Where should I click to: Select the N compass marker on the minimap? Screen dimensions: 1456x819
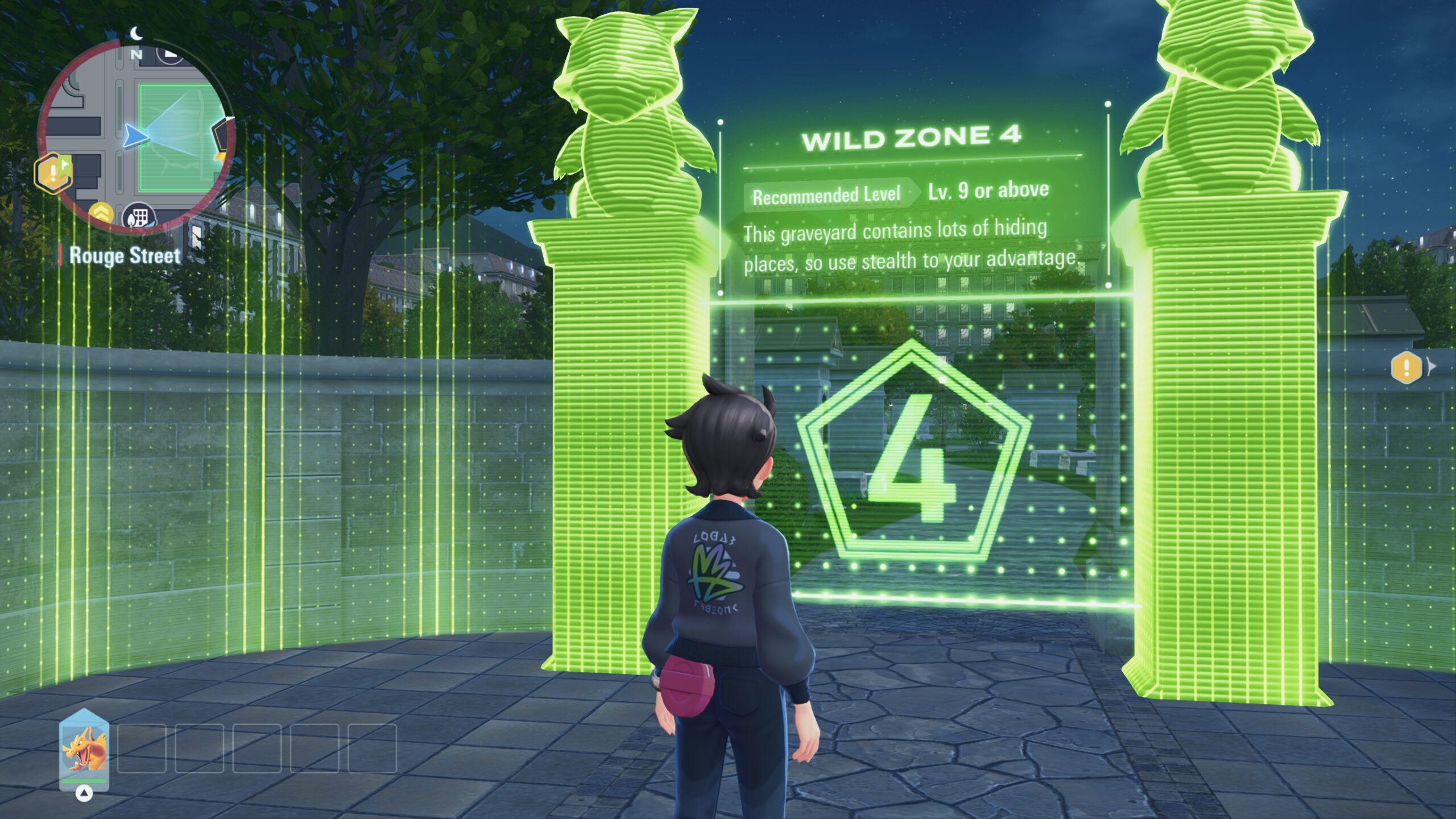pyautogui.click(x=136, y=54)
